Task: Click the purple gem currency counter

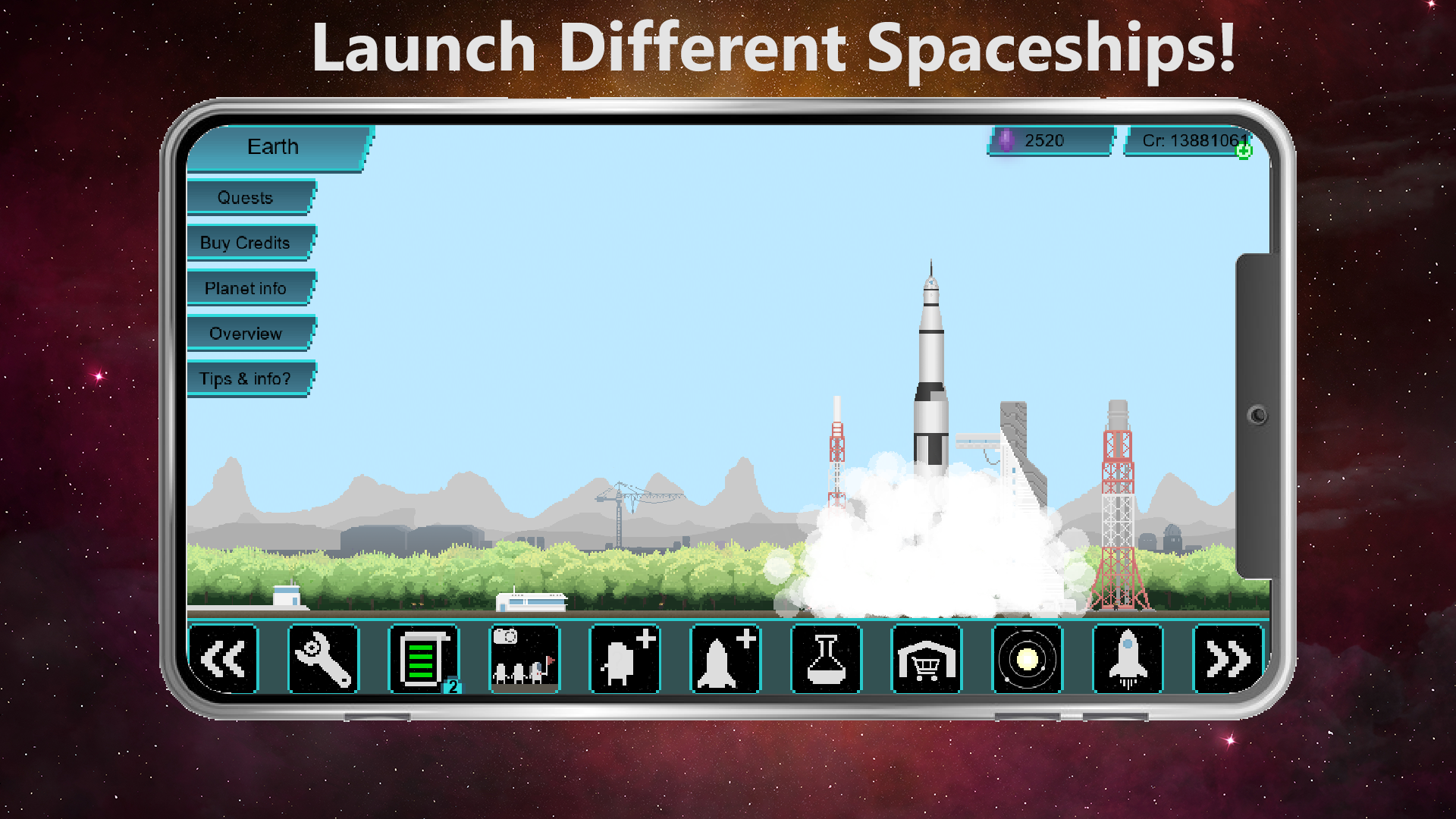Action: (1047, 140)
